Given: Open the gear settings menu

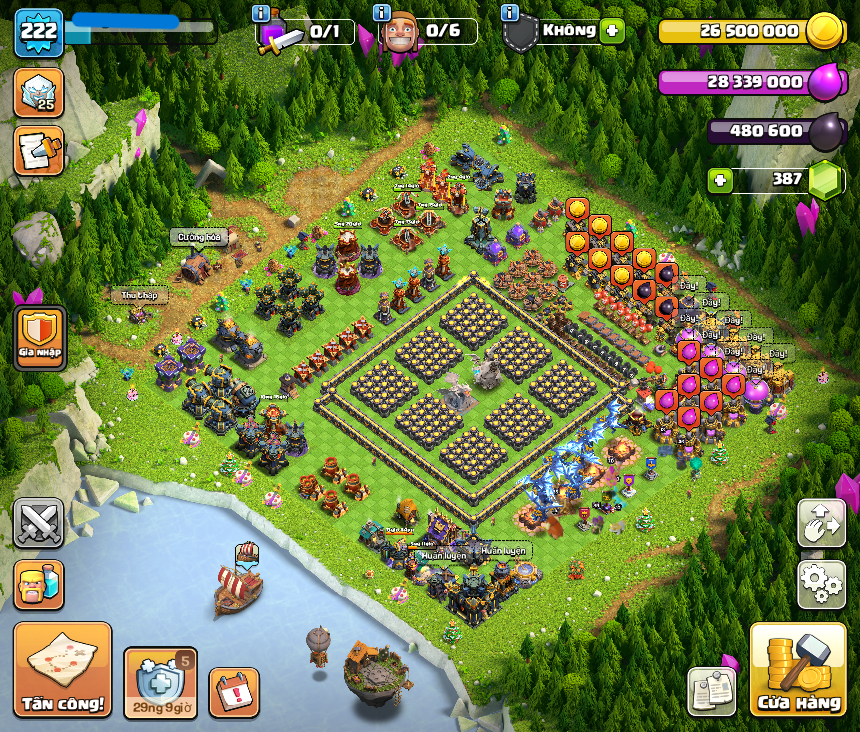Looking at the screenshot, I should (821, 584).
